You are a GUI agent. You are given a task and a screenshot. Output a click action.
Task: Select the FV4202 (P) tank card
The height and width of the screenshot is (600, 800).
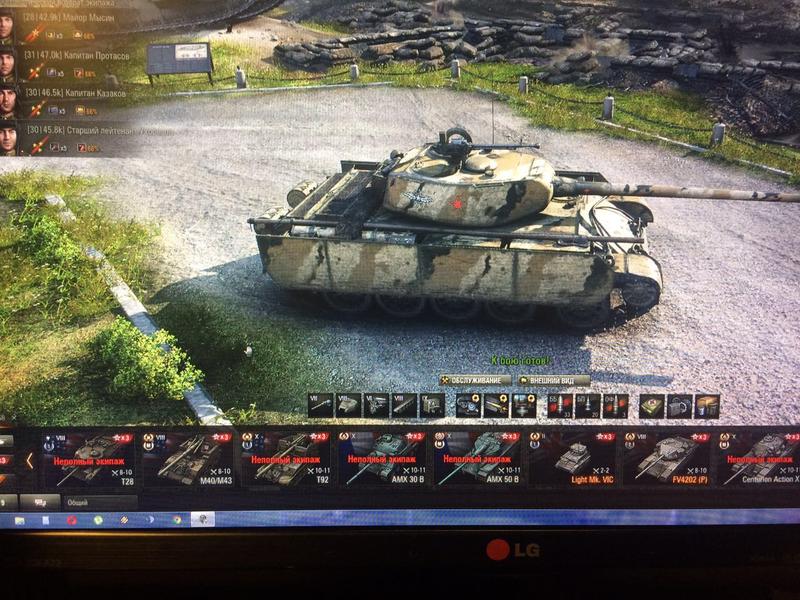(x=667, y=459)
